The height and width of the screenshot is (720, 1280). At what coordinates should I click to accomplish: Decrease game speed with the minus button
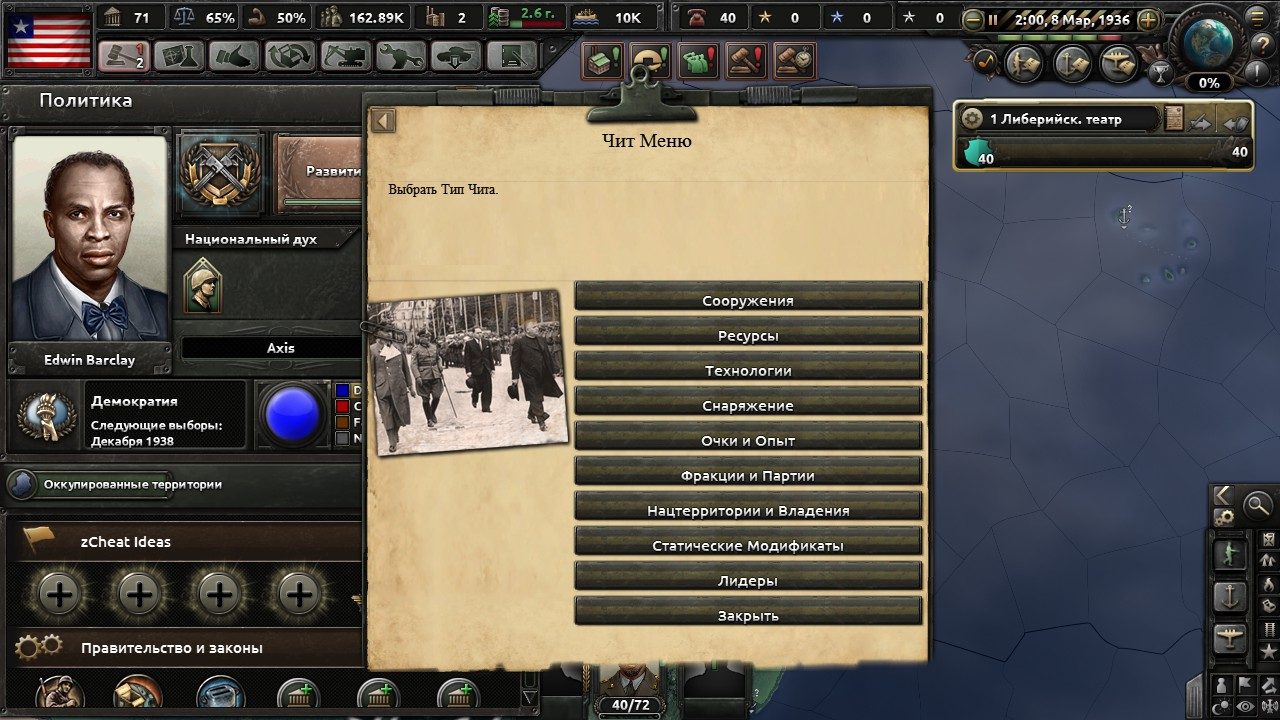click(972, 19)
